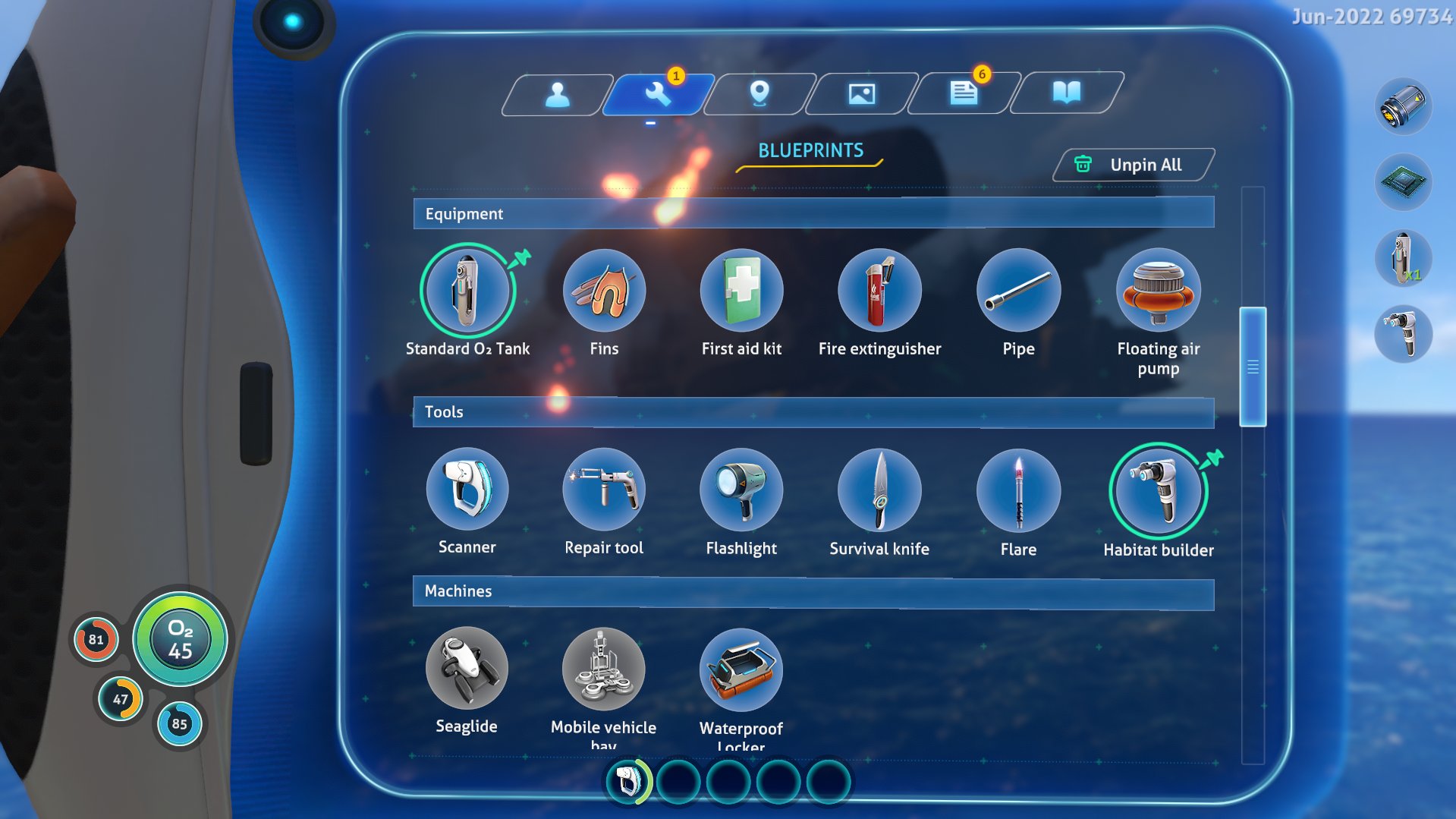Open the Floating air pump blueprint

coord(1159,291)
